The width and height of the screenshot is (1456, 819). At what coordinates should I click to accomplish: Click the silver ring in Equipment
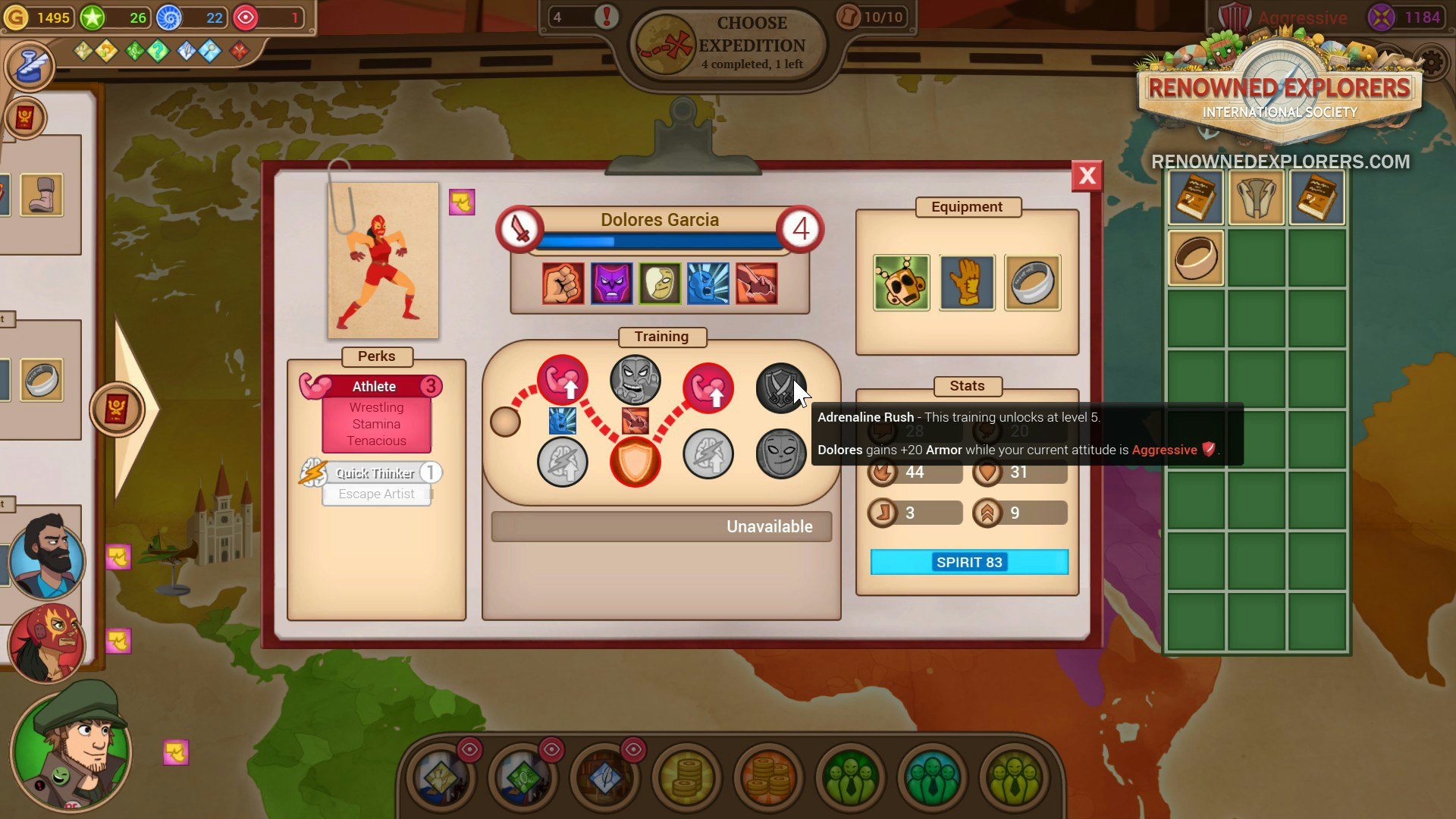1033,283
